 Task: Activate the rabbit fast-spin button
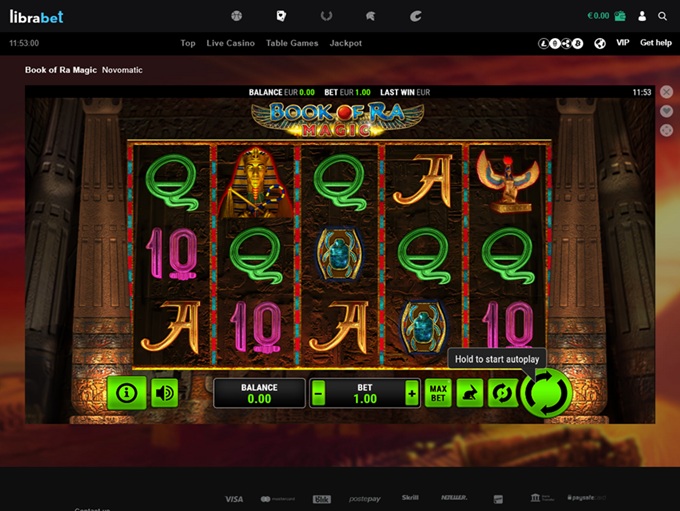coord(469,393)
